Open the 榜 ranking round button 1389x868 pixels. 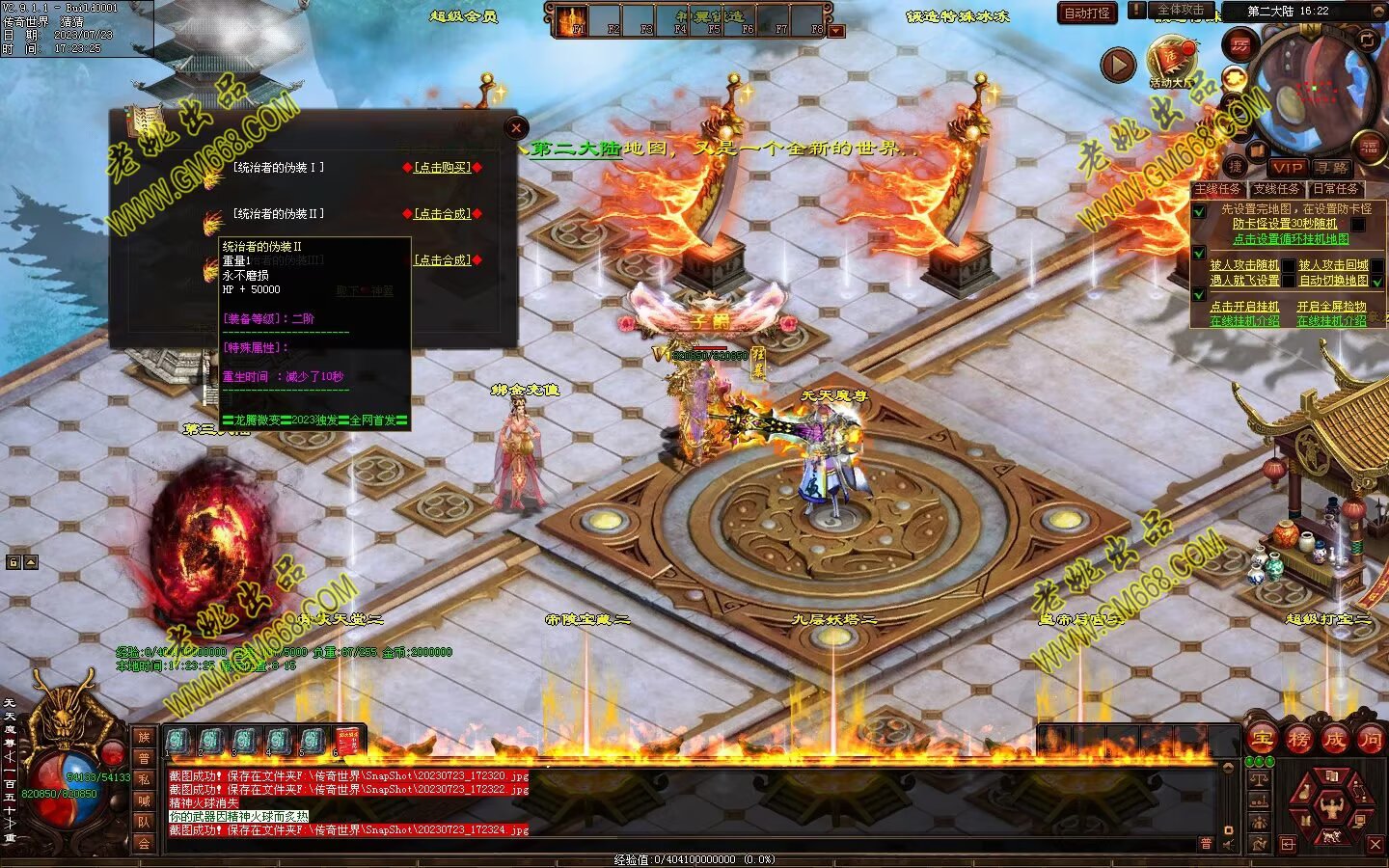1298,740
